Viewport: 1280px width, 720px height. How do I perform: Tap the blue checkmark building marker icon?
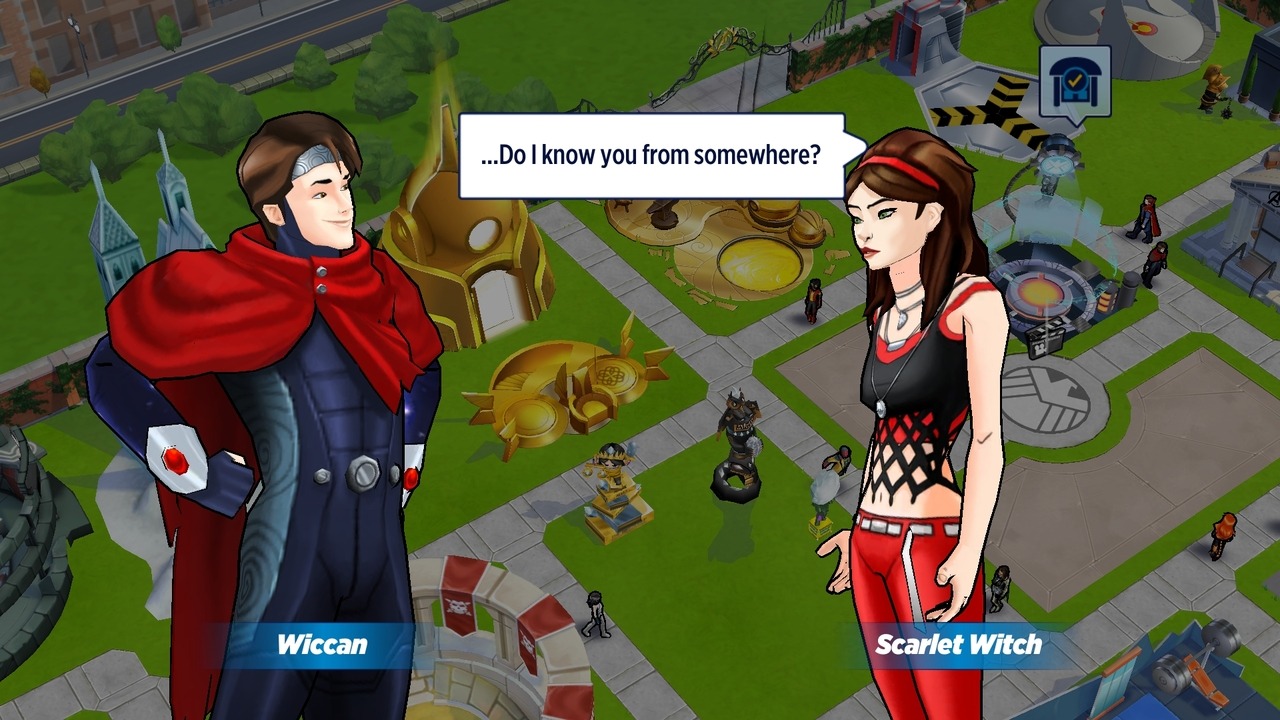1074,83
